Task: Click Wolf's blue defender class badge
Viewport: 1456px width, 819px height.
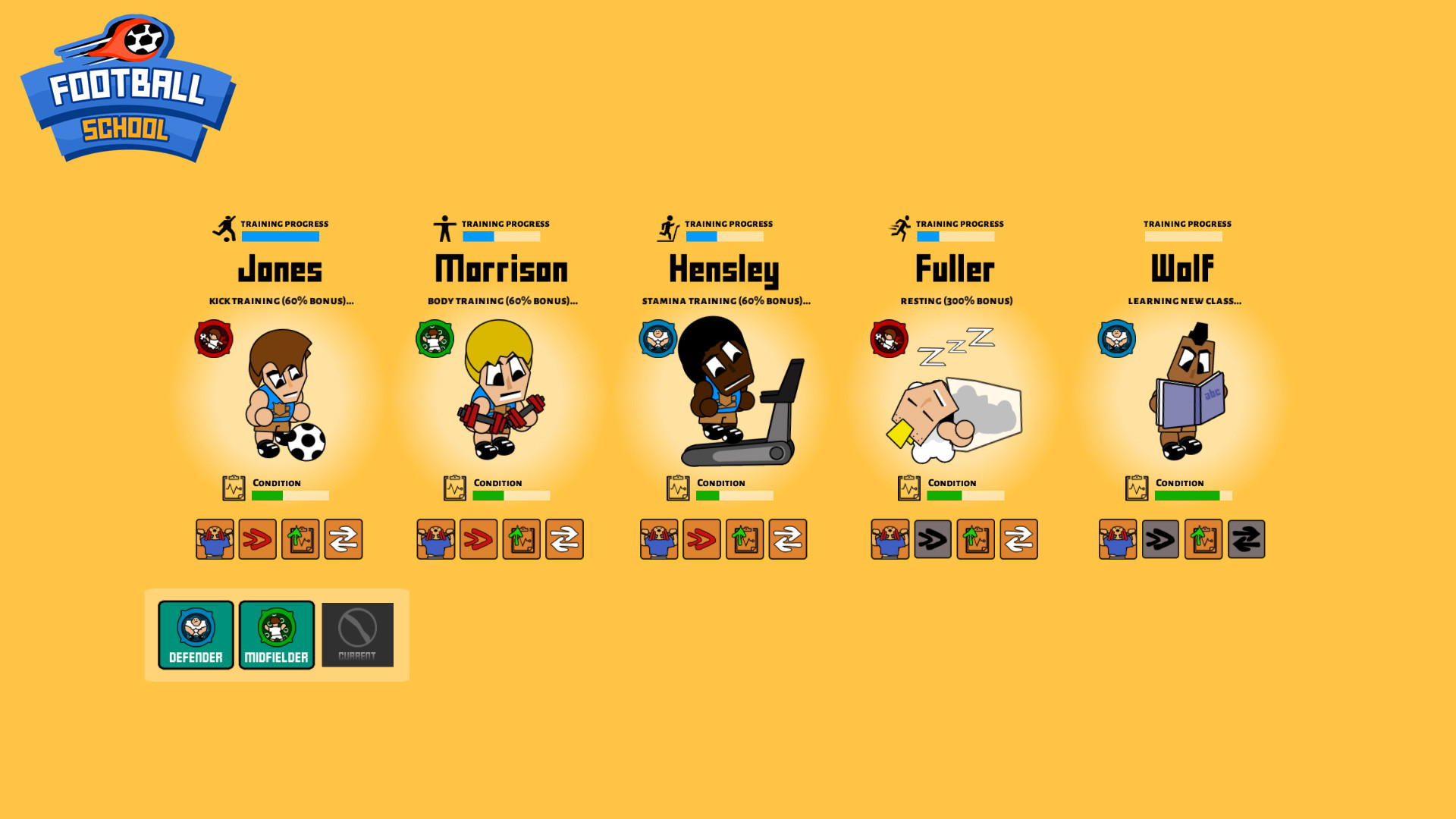Action: click(x=1116, y=339)
